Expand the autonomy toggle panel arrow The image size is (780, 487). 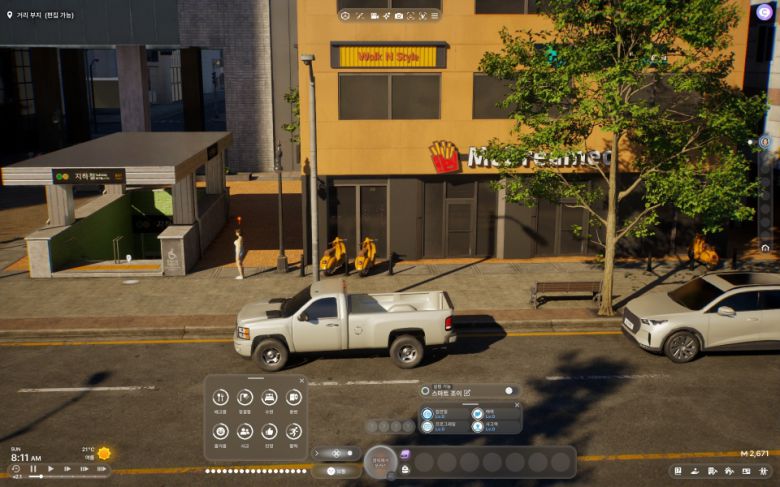(317, 453)
